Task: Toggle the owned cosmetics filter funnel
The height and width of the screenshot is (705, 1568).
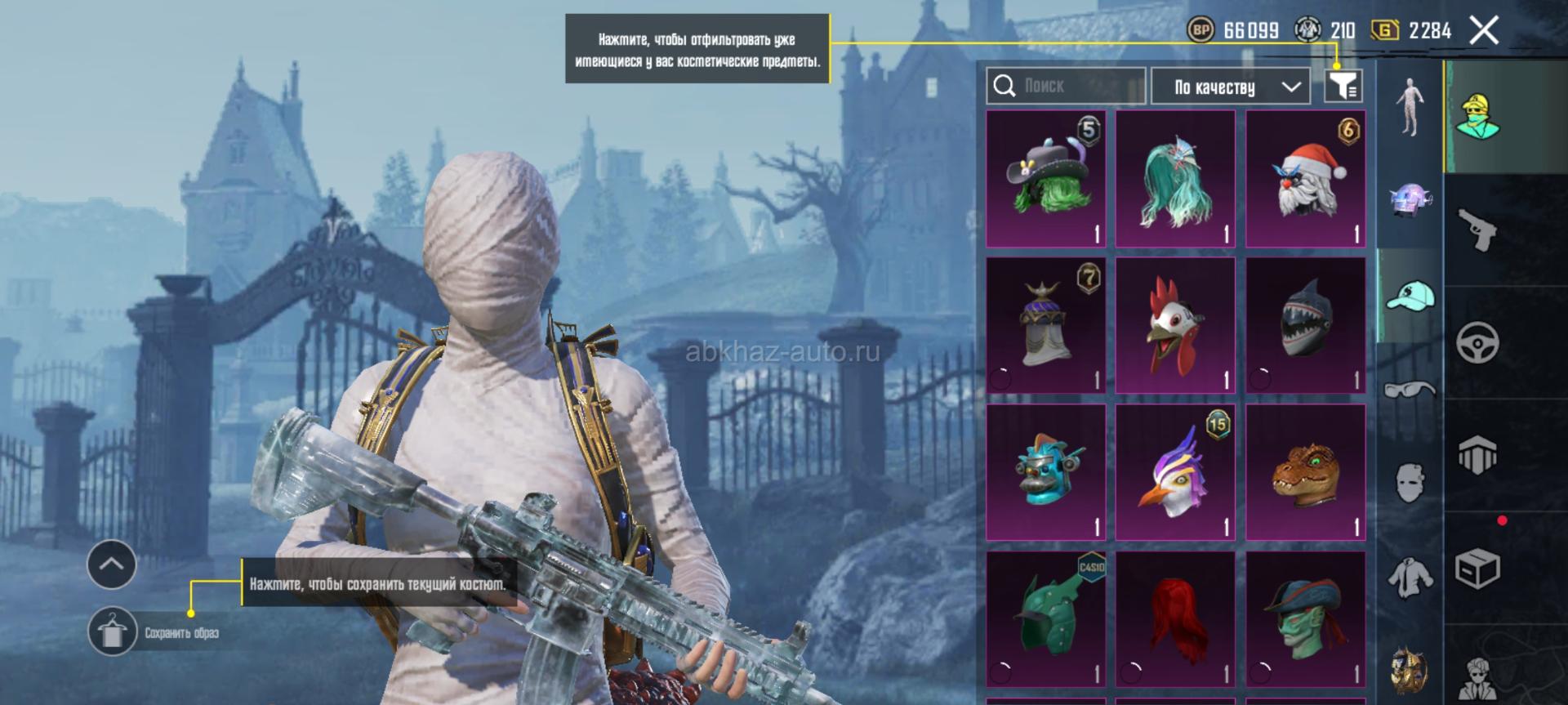Action: pyautogui.click(x=1343, y=86)
